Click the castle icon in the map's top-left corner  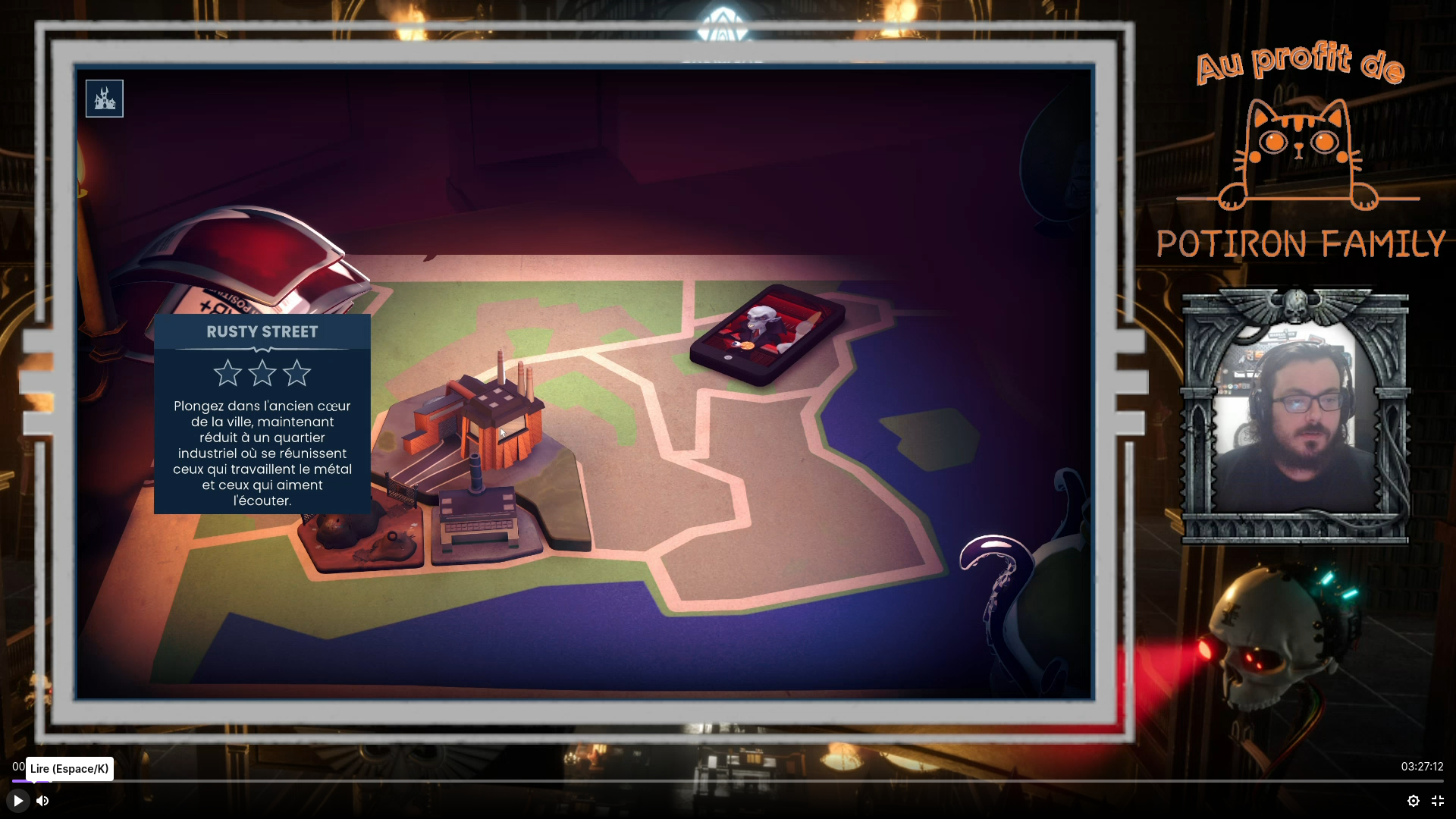(104, 98)
